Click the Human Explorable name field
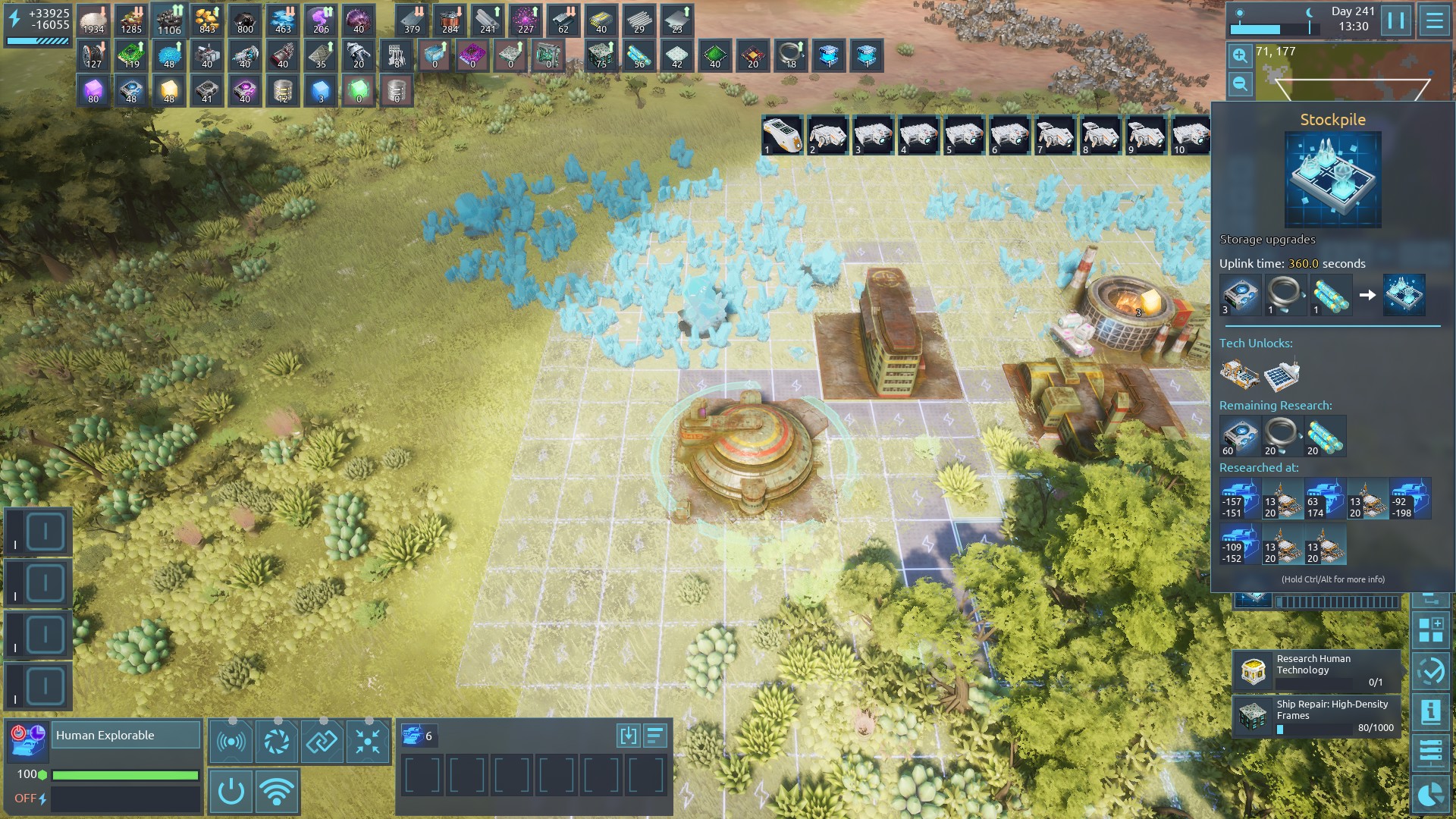This screenshot has width=1456, height=819. tap(125, 735)
